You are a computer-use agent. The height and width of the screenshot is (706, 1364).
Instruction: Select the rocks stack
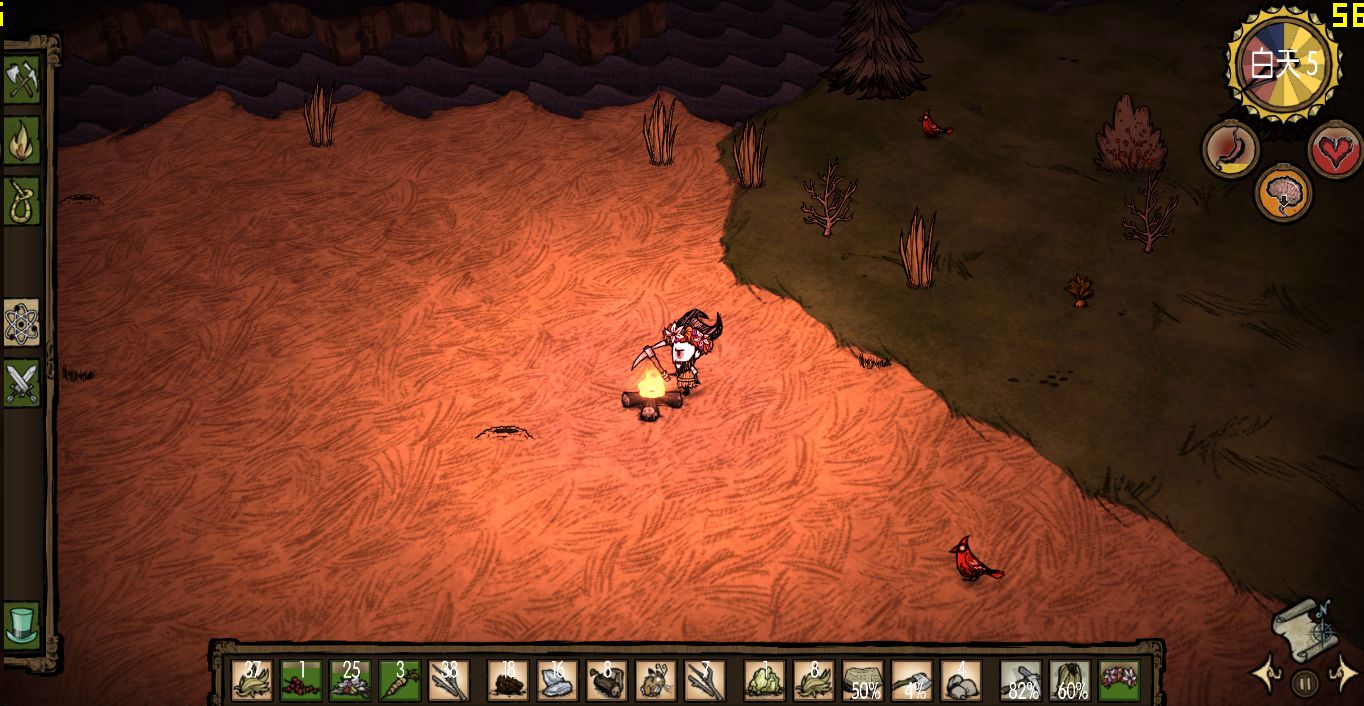[x=961, y=680]
